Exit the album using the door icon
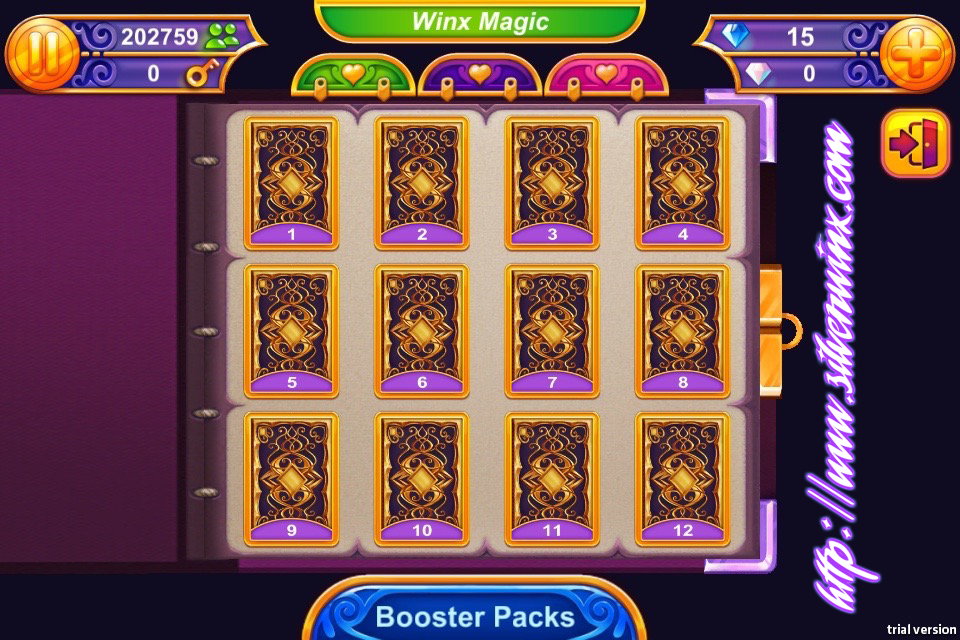The height and width of the screenshot is (640, 960). (915, 143)
